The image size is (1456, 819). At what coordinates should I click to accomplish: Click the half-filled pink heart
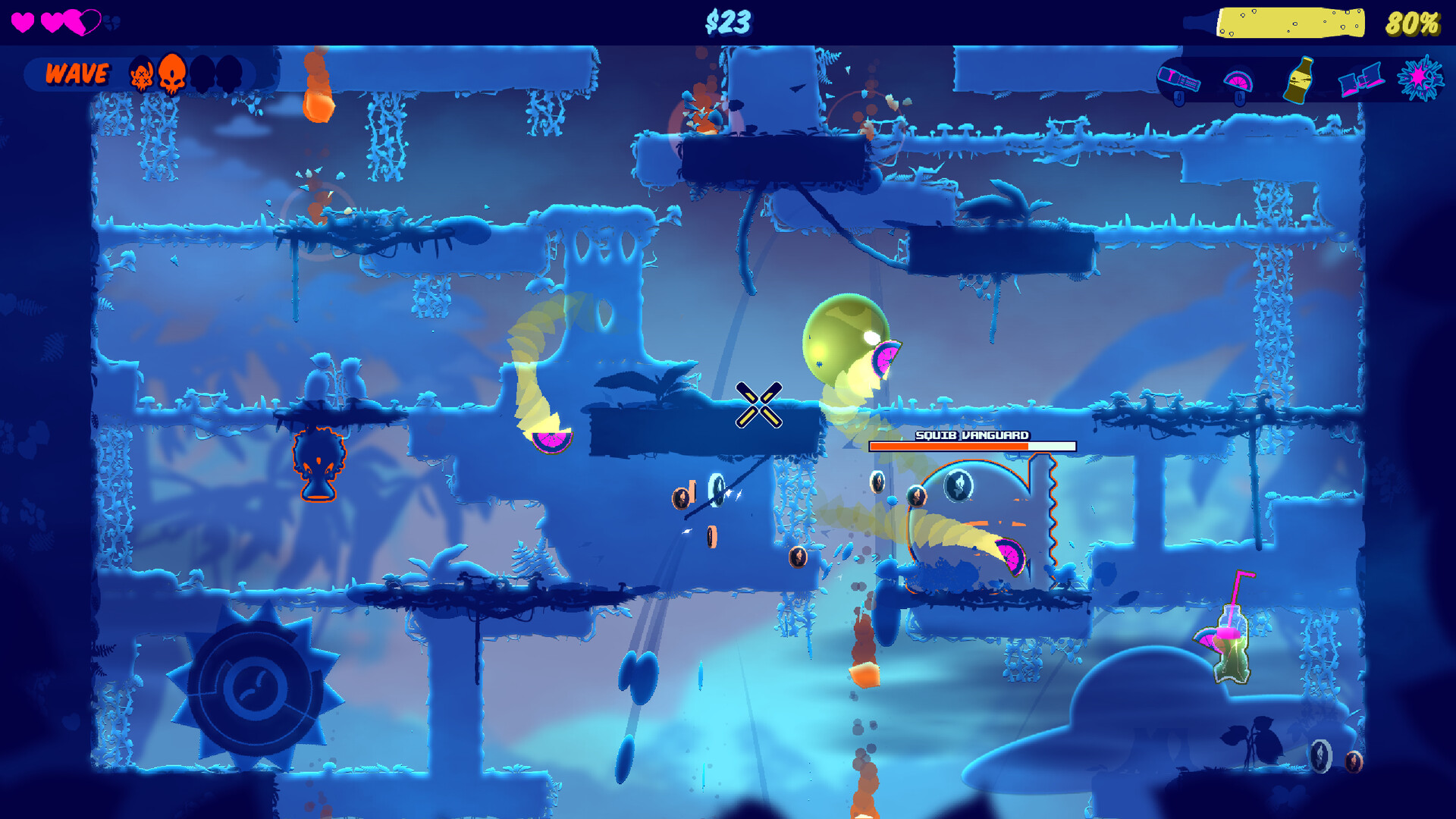click(x=82, y=20)
